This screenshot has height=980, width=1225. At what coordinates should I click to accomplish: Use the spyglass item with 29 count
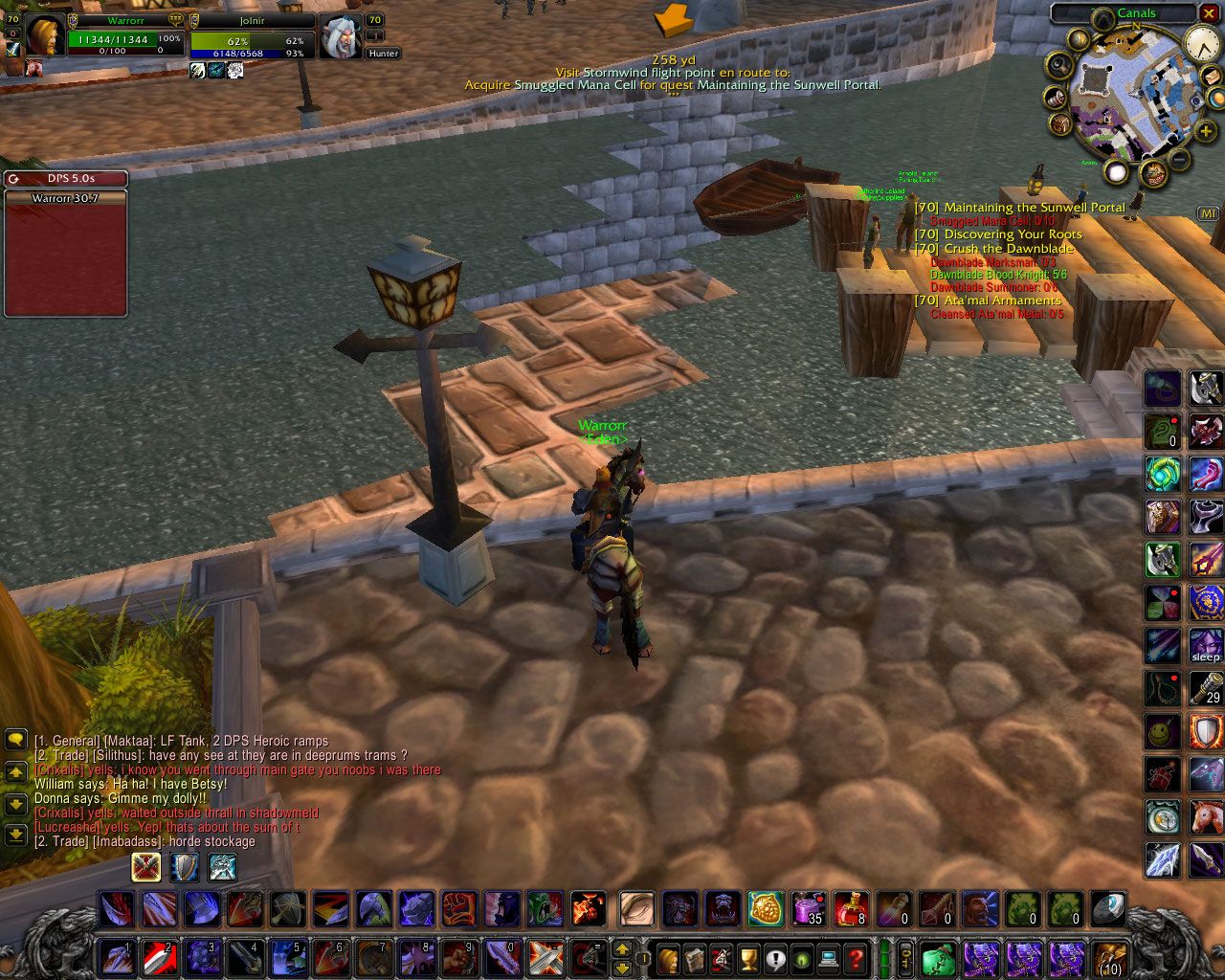click(1206, 688)
